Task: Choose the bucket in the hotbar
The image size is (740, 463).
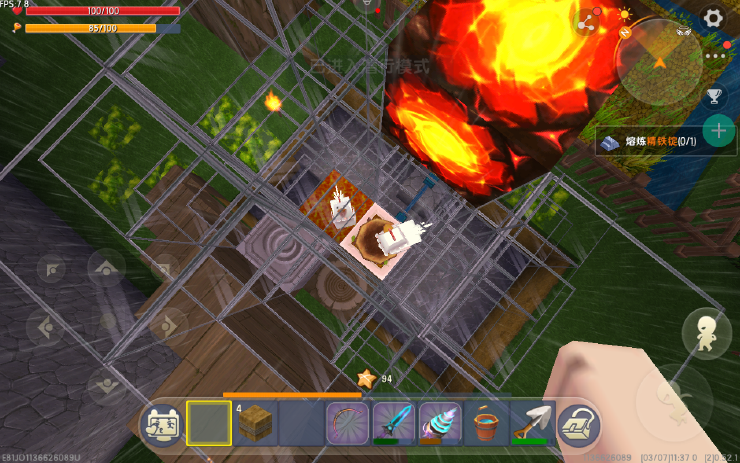Action: pos(485,424)
